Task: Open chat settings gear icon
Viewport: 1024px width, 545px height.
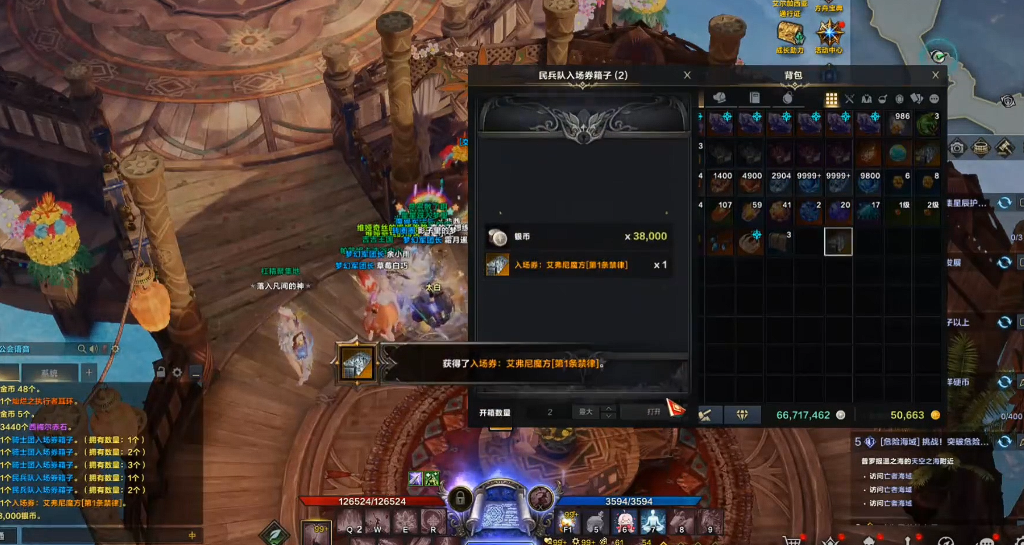Action: 178,372
